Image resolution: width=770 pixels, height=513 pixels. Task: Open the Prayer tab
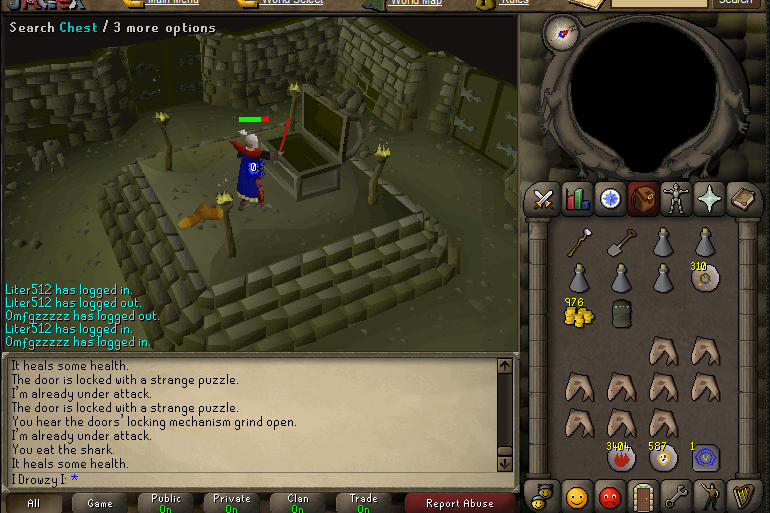(709, 199)
